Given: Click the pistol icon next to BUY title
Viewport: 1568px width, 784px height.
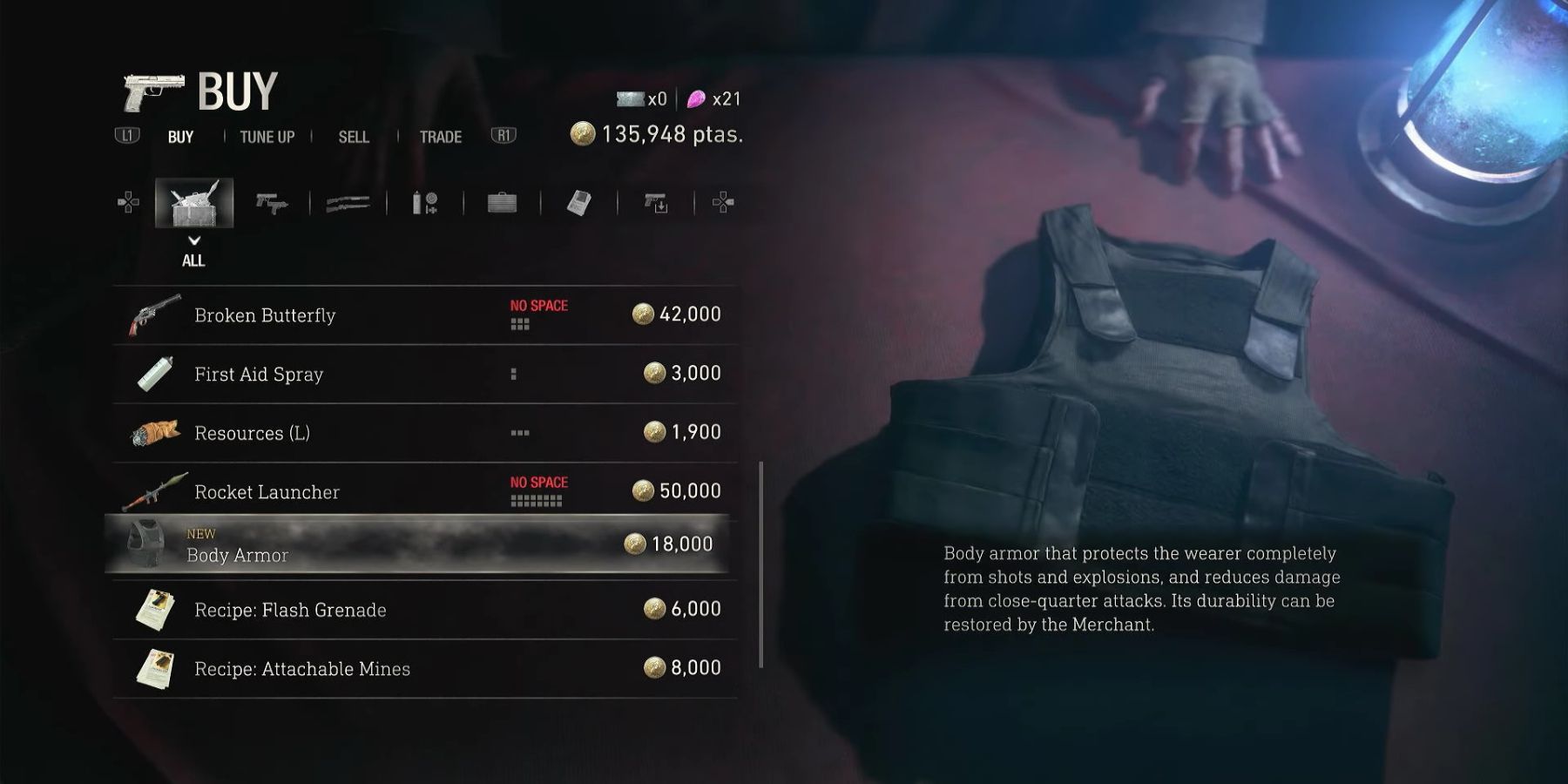Looking at the screenshot, I should click(152, 90).
